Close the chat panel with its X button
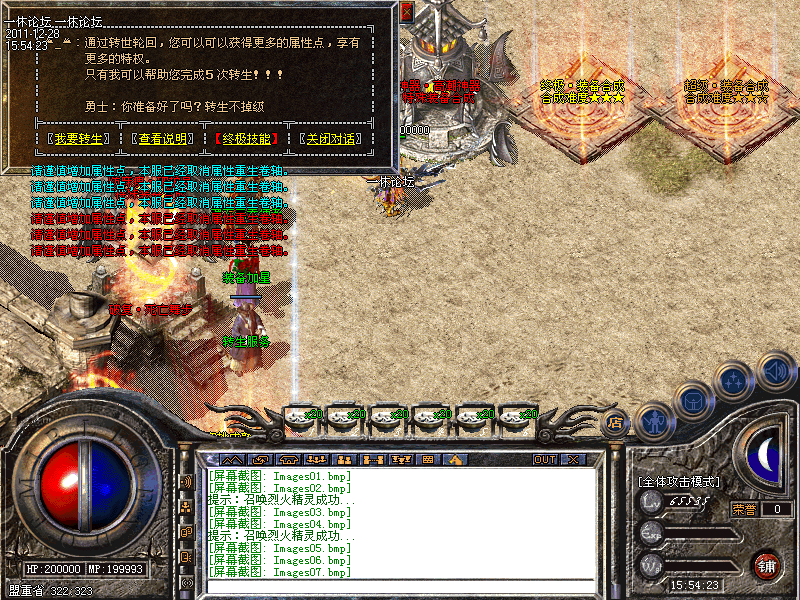Screen dimensions: 800x600 573,460
